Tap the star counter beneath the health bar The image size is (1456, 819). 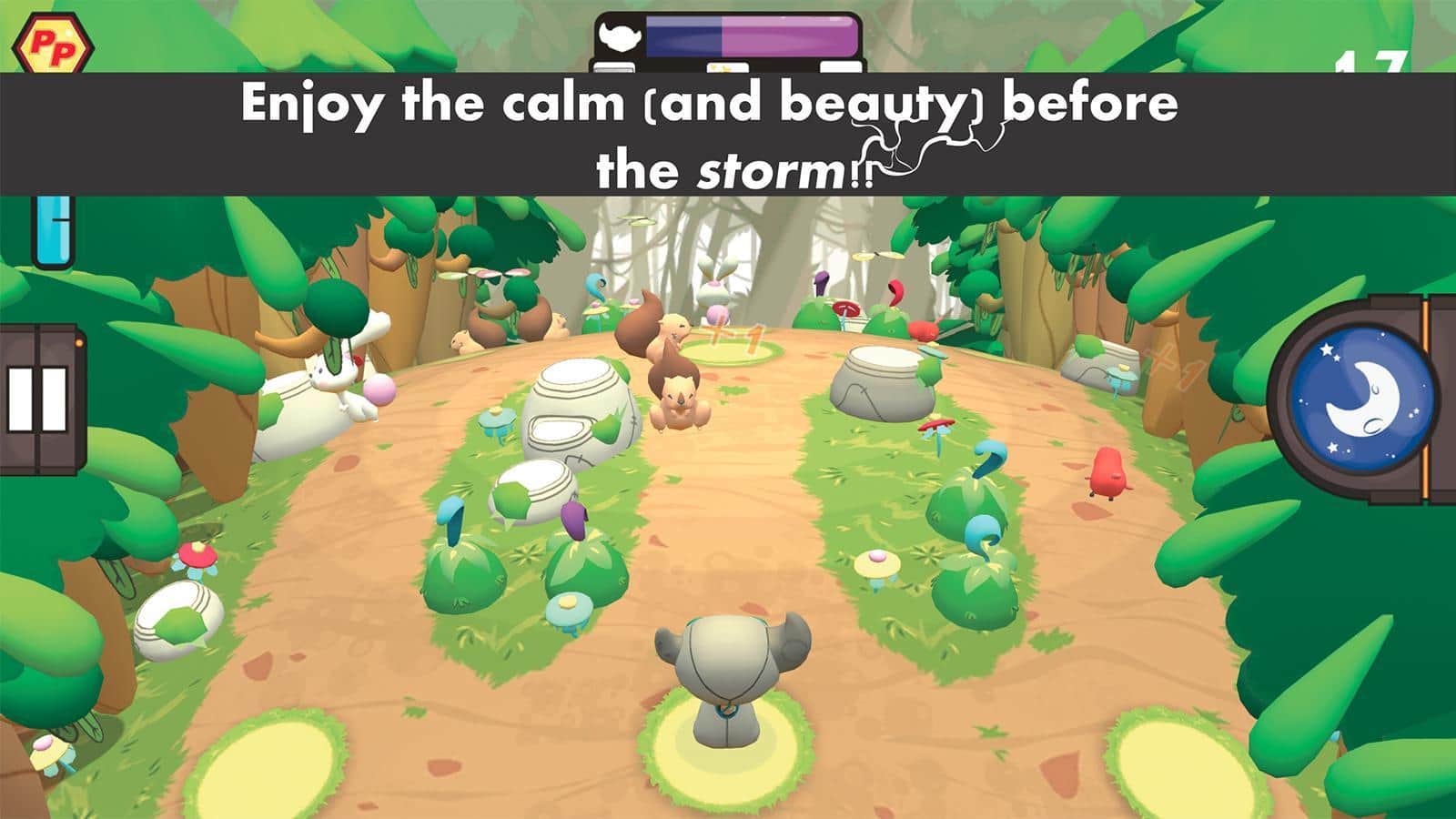pos(726,66)
